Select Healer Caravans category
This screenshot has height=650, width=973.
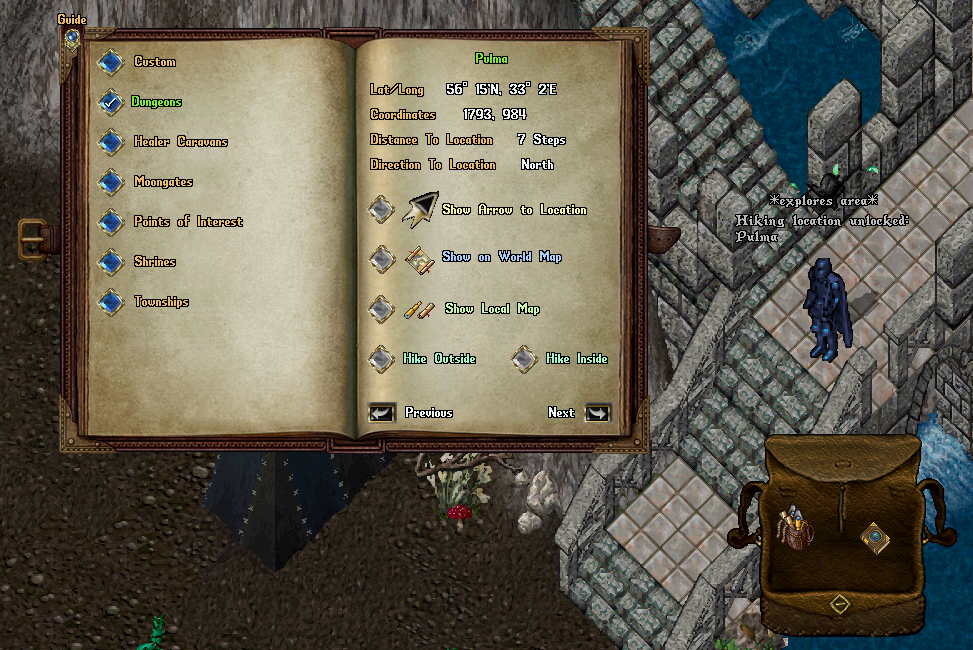pos(110,142)
